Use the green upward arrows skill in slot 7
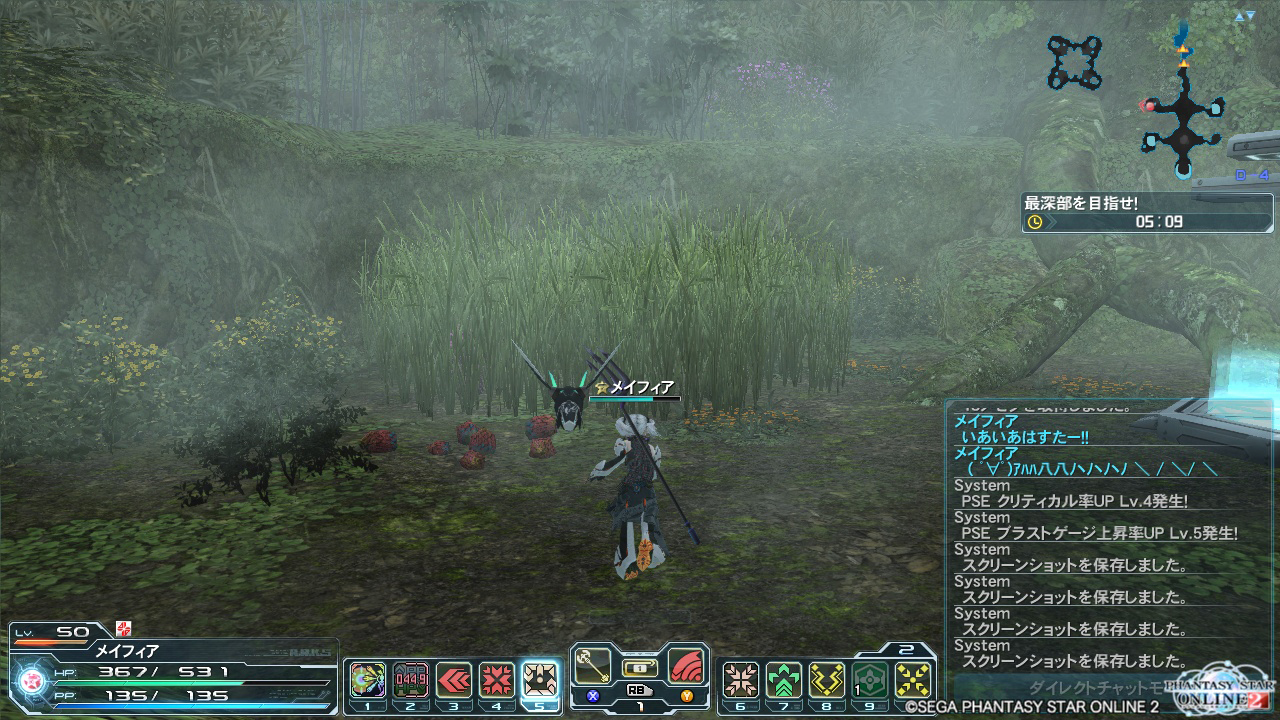The width and height of the screenshot is (1280, 720). pyautogui.click(x=784, y=681)
